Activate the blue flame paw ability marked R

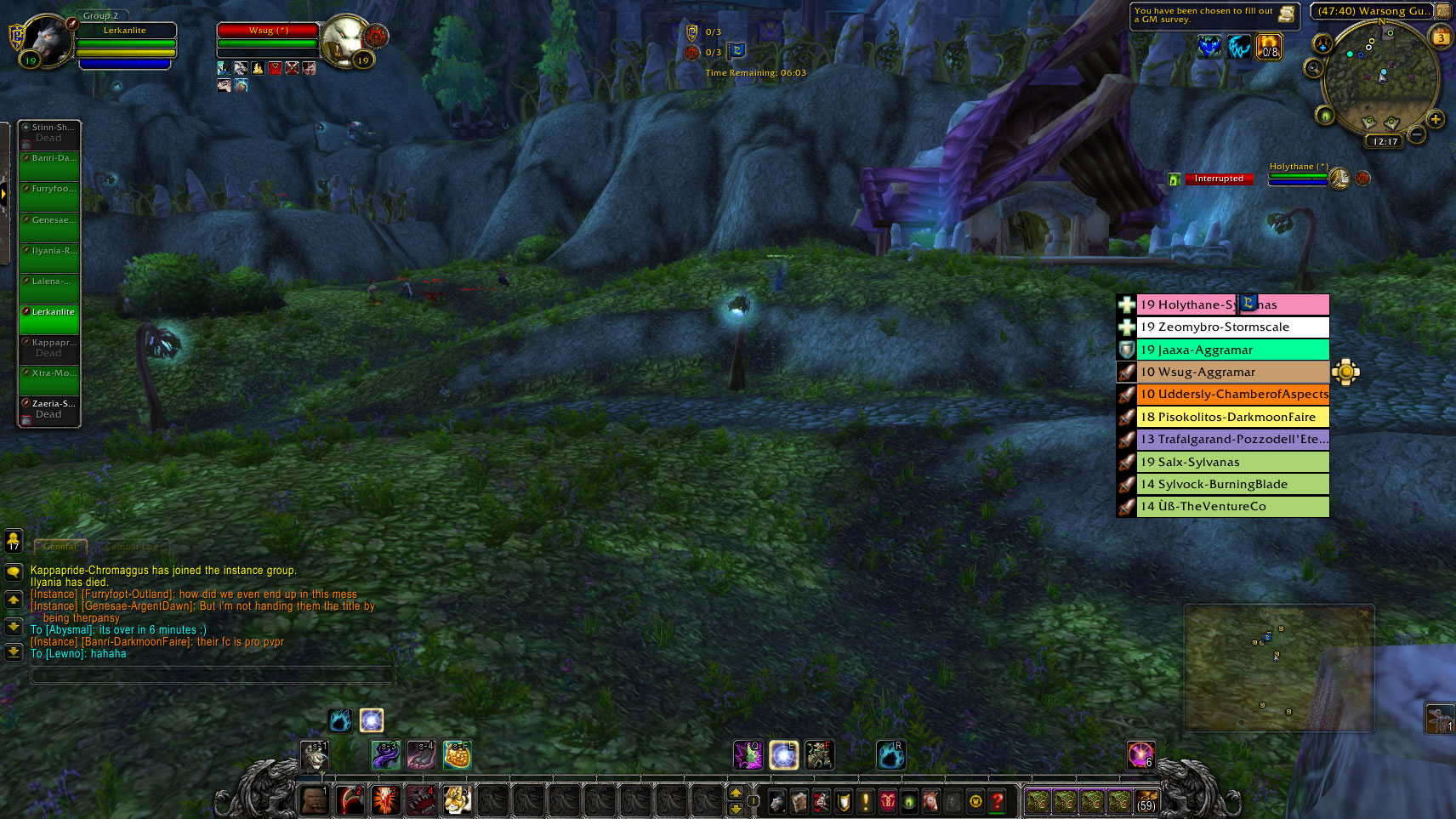tap(890, 754)
